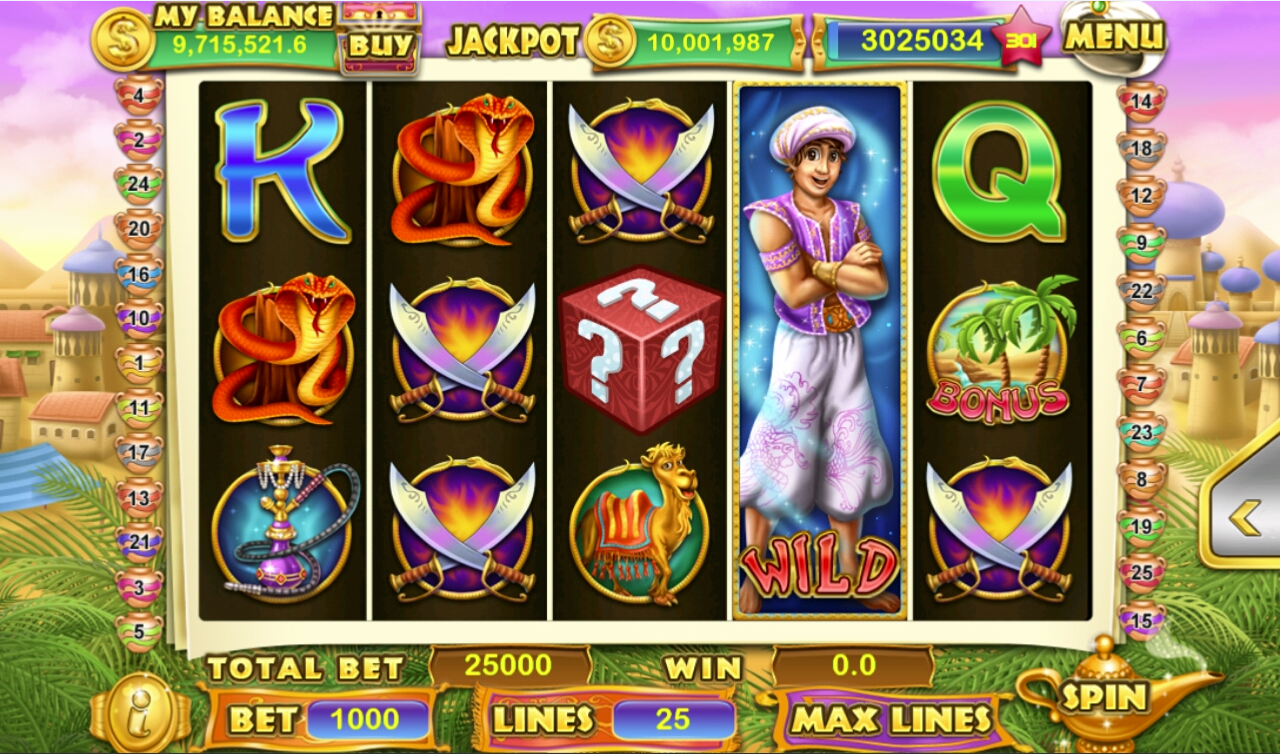Select payline pot number 14
This screenshot has height=754, width=1280.
(x=1141, y=101)
